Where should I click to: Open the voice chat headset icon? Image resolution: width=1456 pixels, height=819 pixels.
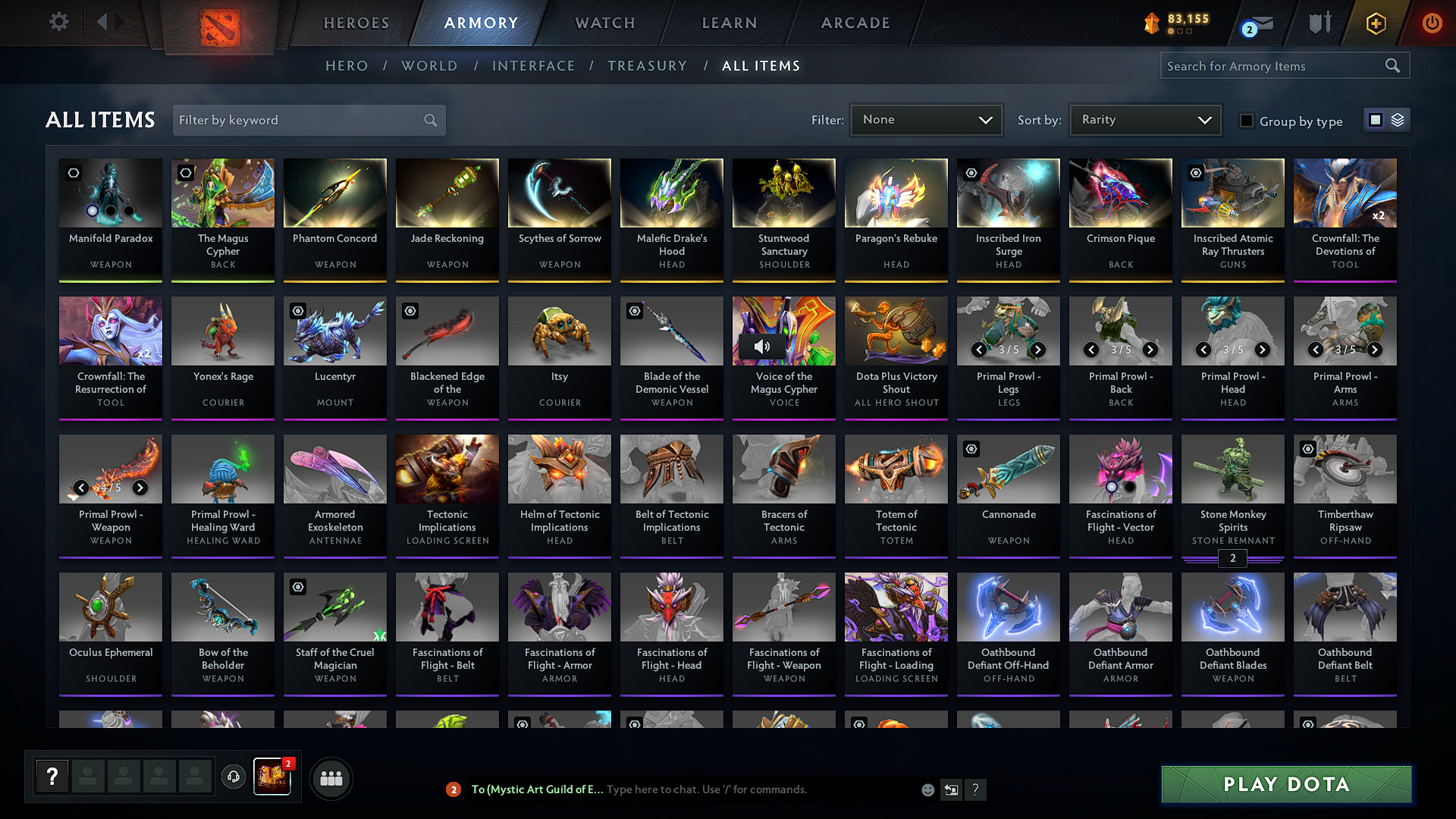click(x=233, y=777)
